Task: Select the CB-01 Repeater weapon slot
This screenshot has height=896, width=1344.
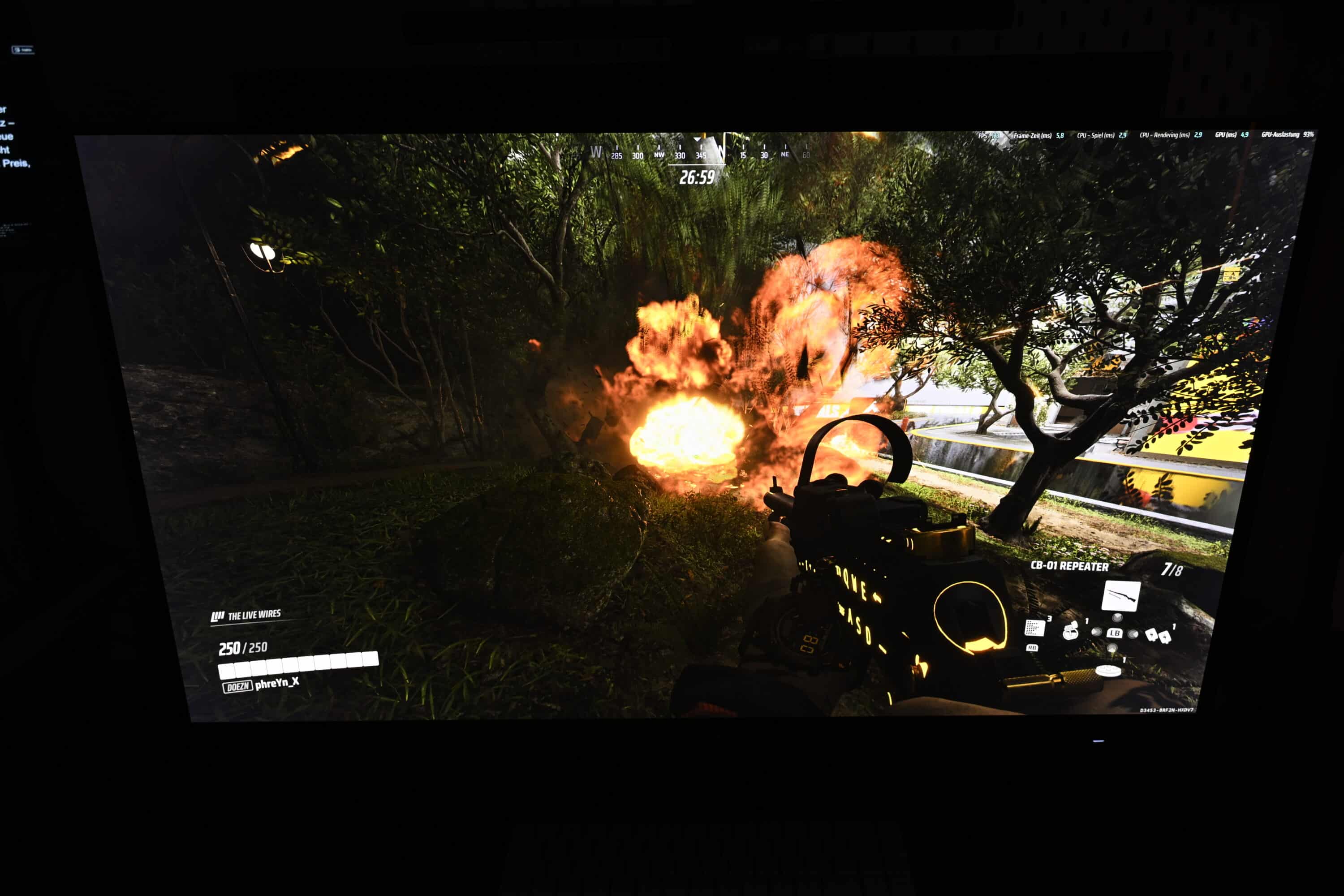Action: (1120, 597)
